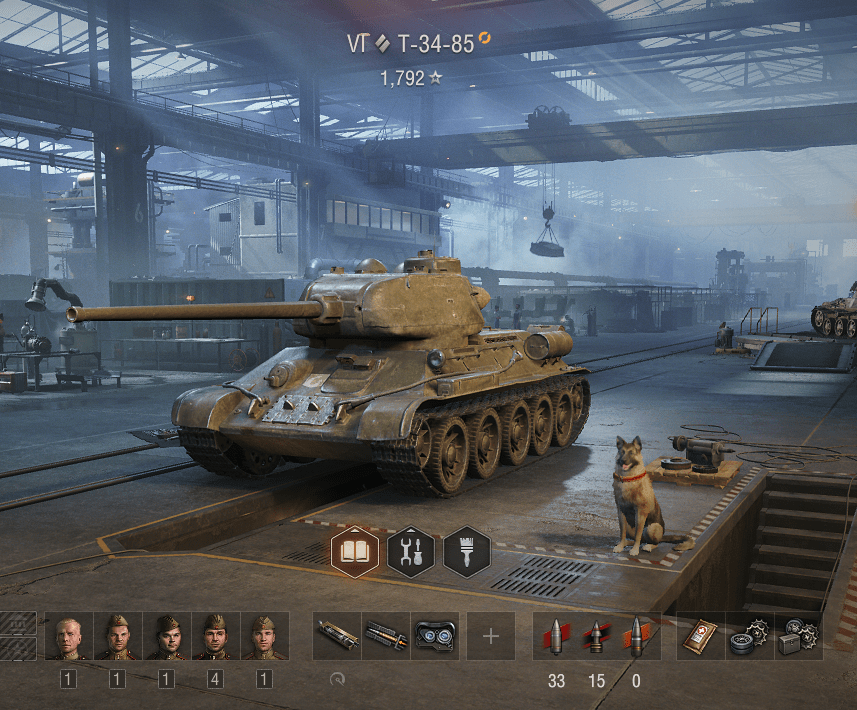Select the shell slot holding 33 rounds
857x710 pixels.
click(555, 636)
